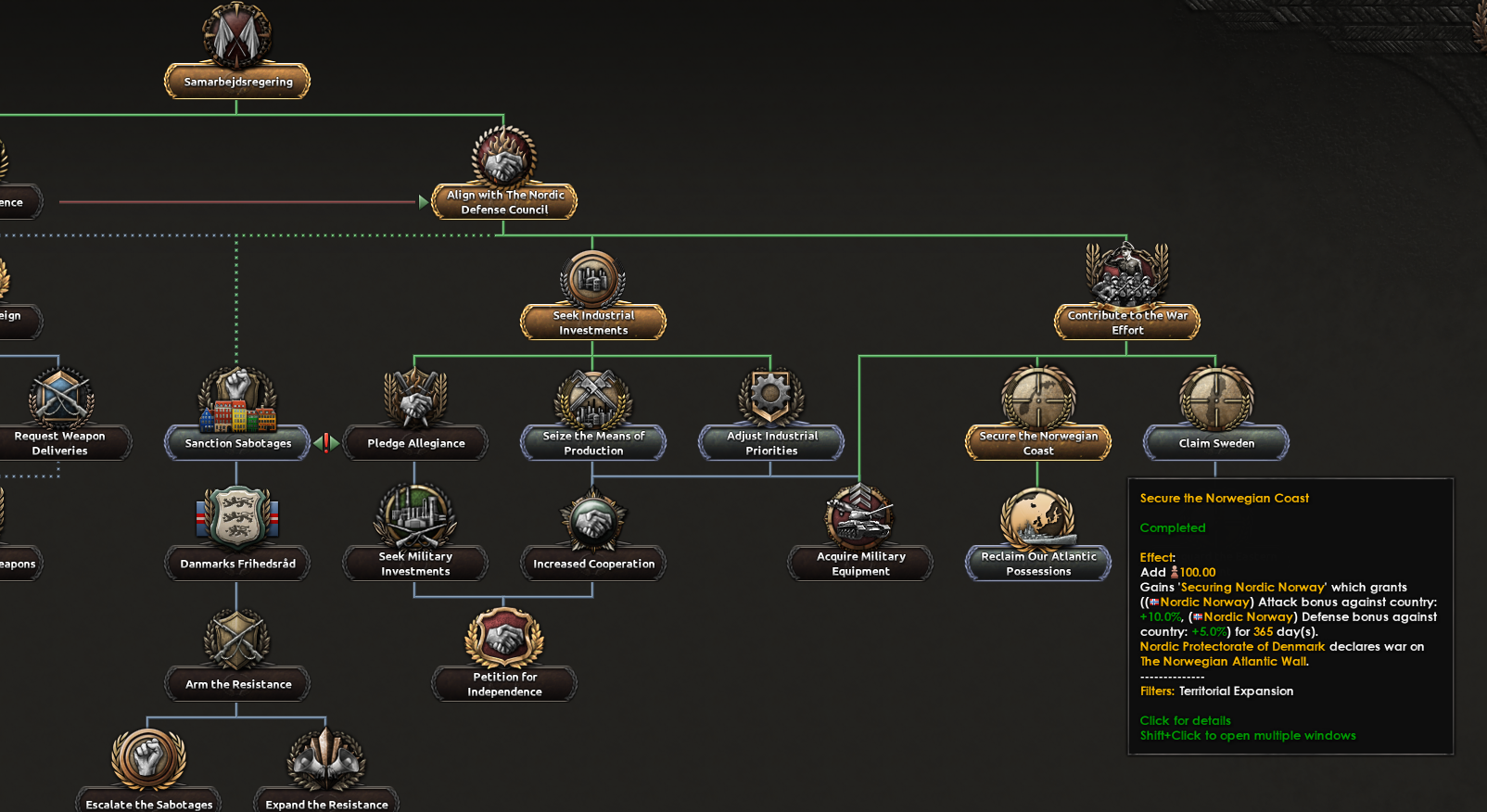Select the Samarbejdsregering national spirit shield icon
The height and width of the screenshot is (812, 1487).
pyautogui.click(x=236, y=34)
